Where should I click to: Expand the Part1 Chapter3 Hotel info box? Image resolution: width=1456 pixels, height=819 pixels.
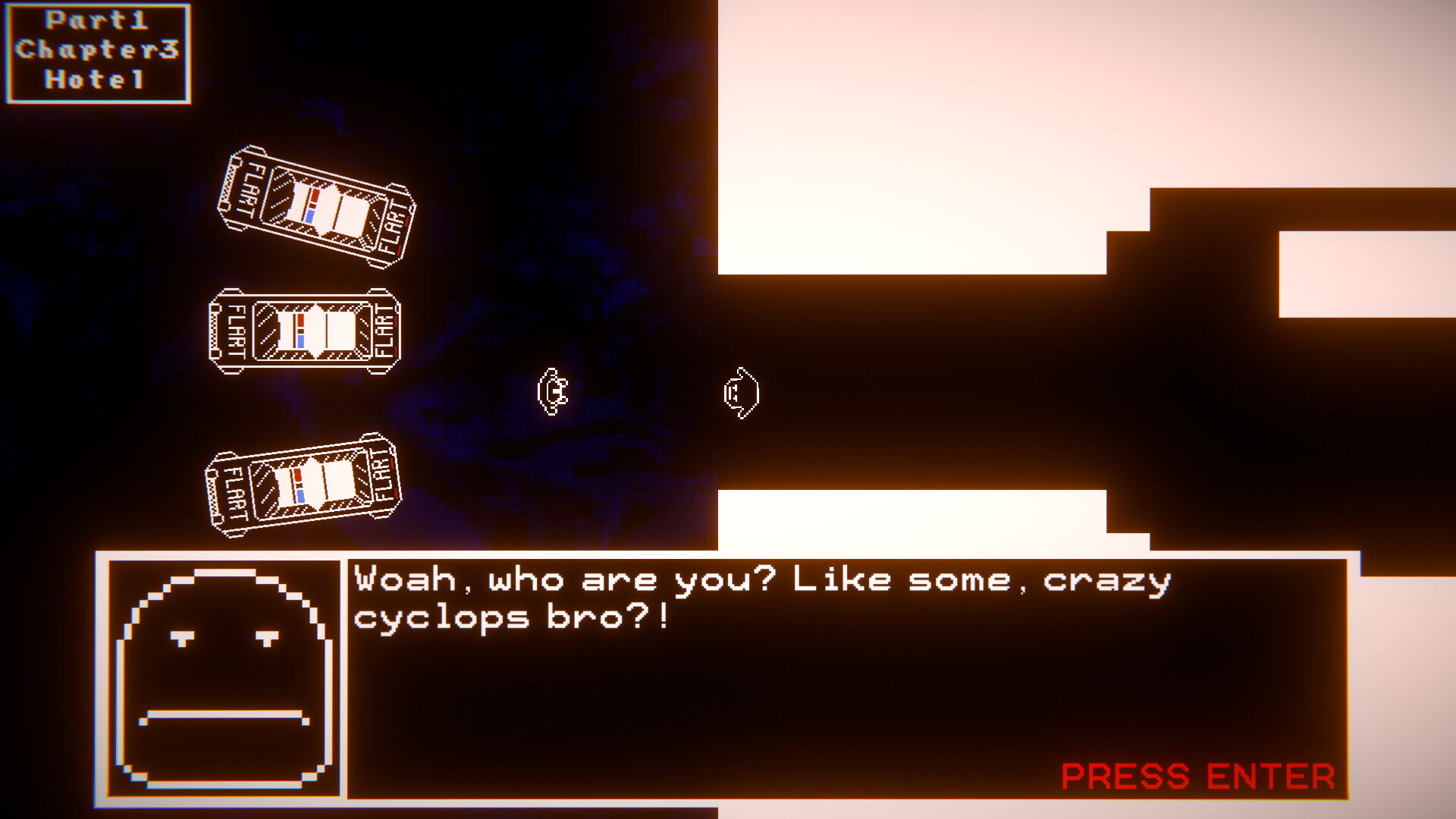point(96,52)
